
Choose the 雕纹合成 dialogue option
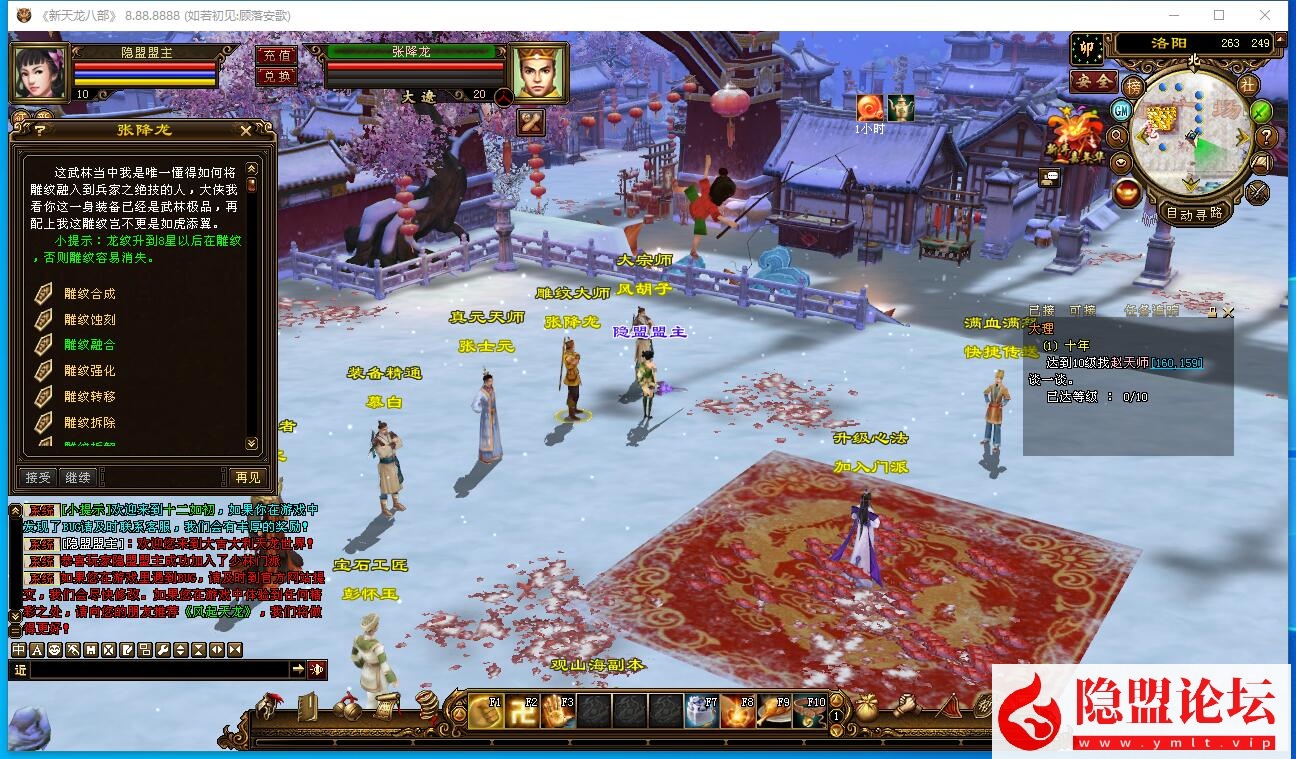(x=89, y=294)
